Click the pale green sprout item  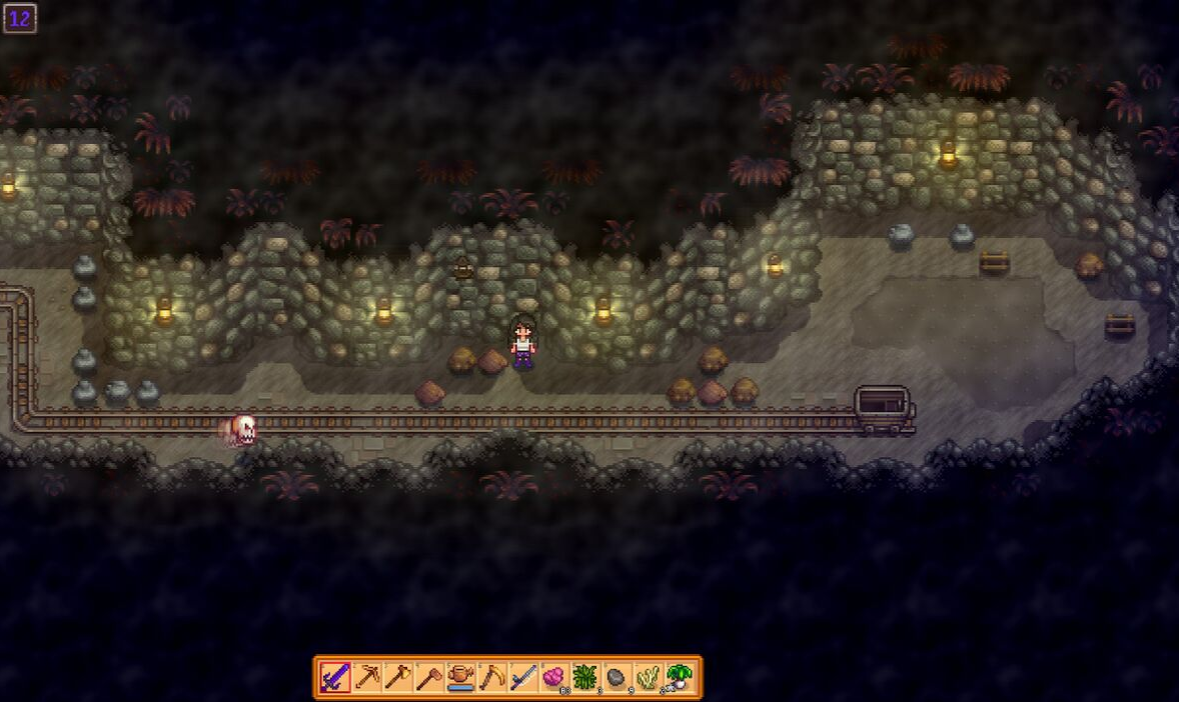click(x=647, y=678)
